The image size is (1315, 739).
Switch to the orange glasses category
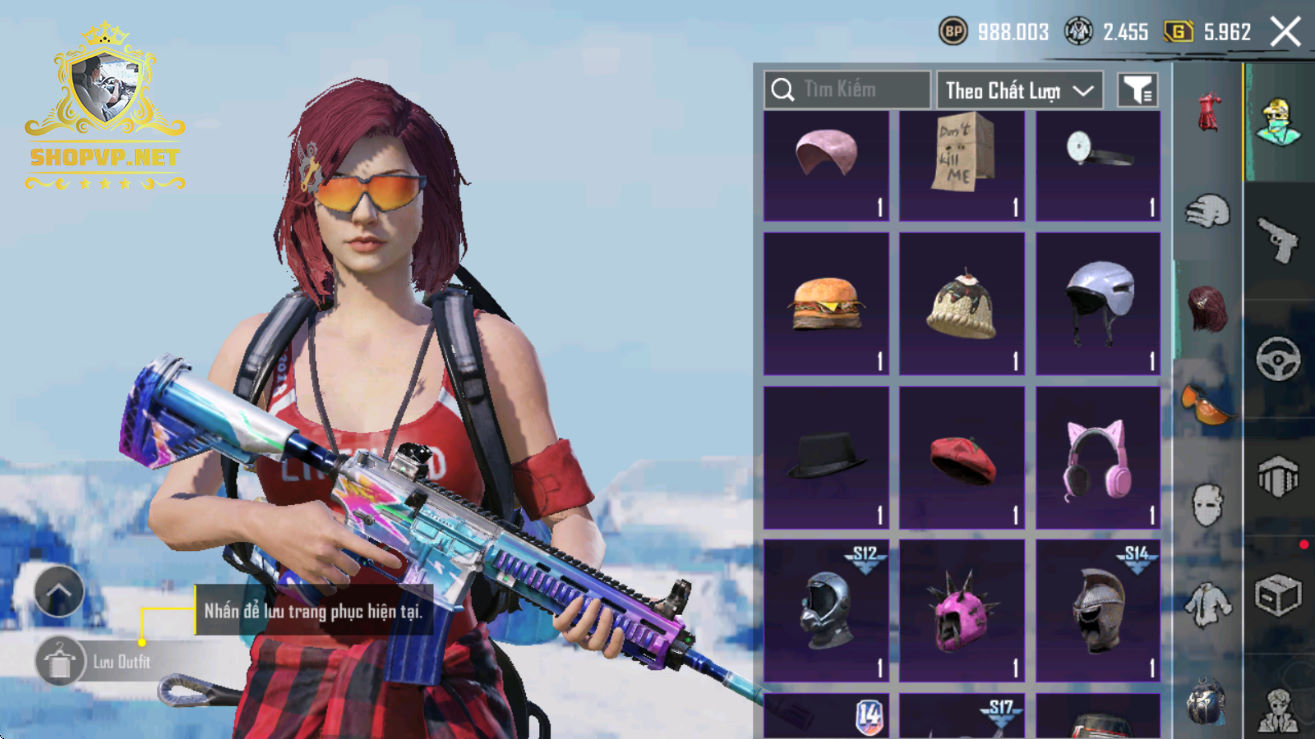[1208, 402]
